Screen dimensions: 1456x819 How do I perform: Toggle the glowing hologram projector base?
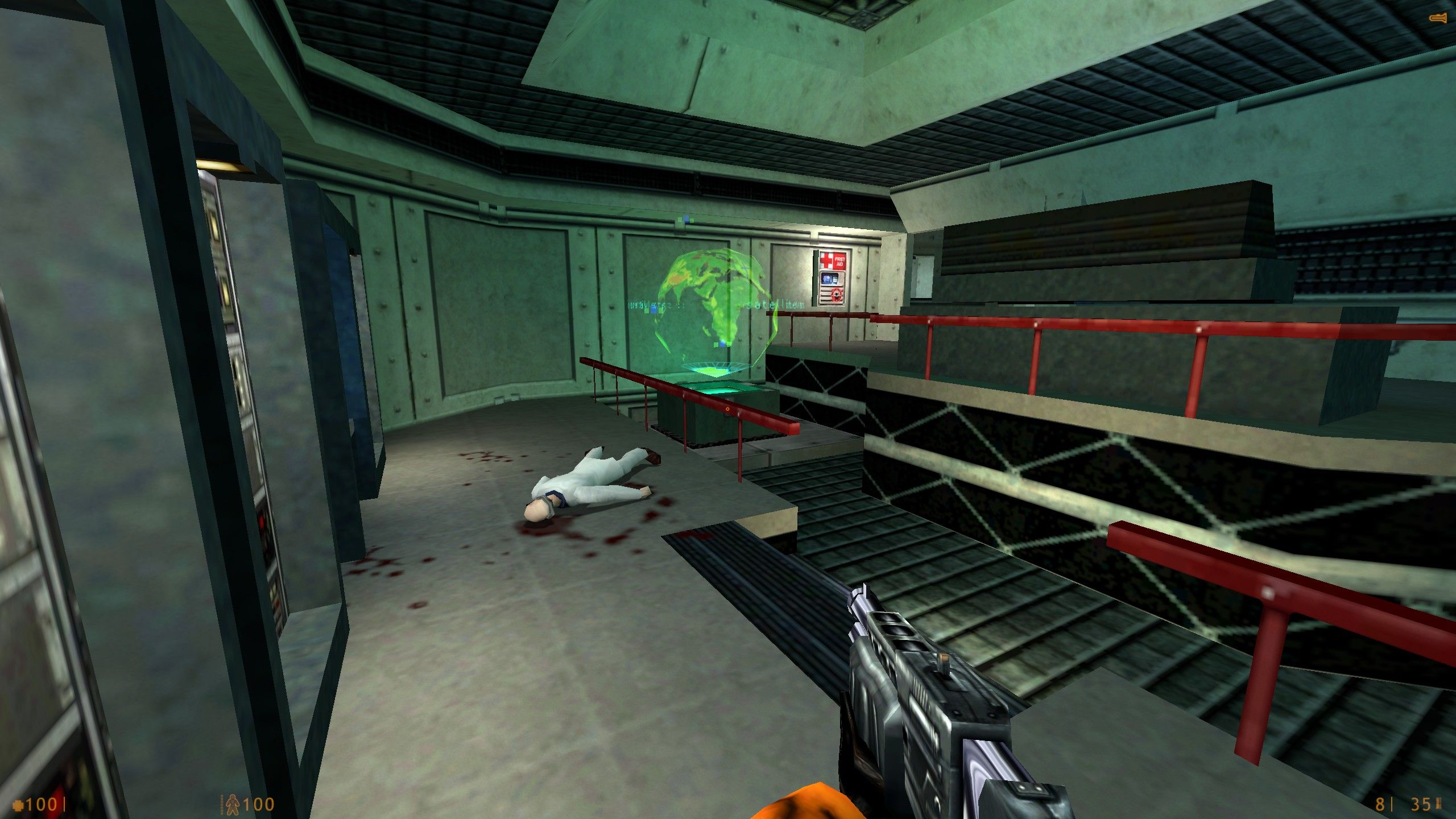pos(718,392)
